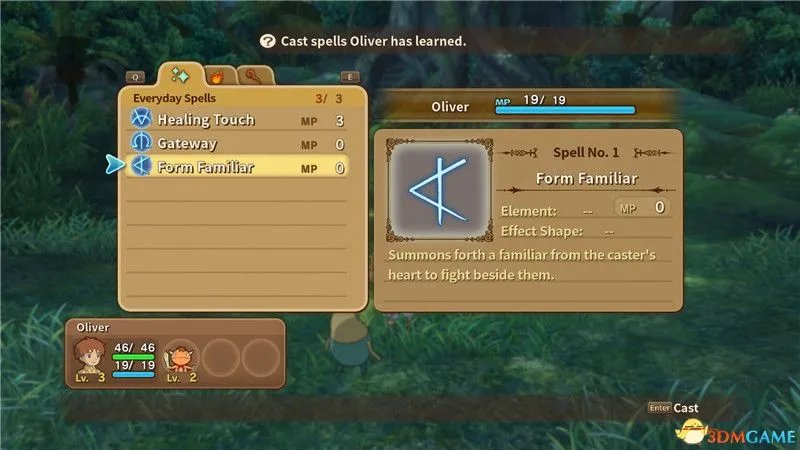The image size is (800, 450).
Task: Click the Cast button
Action: pyautogui.click(x=685, y=408)
